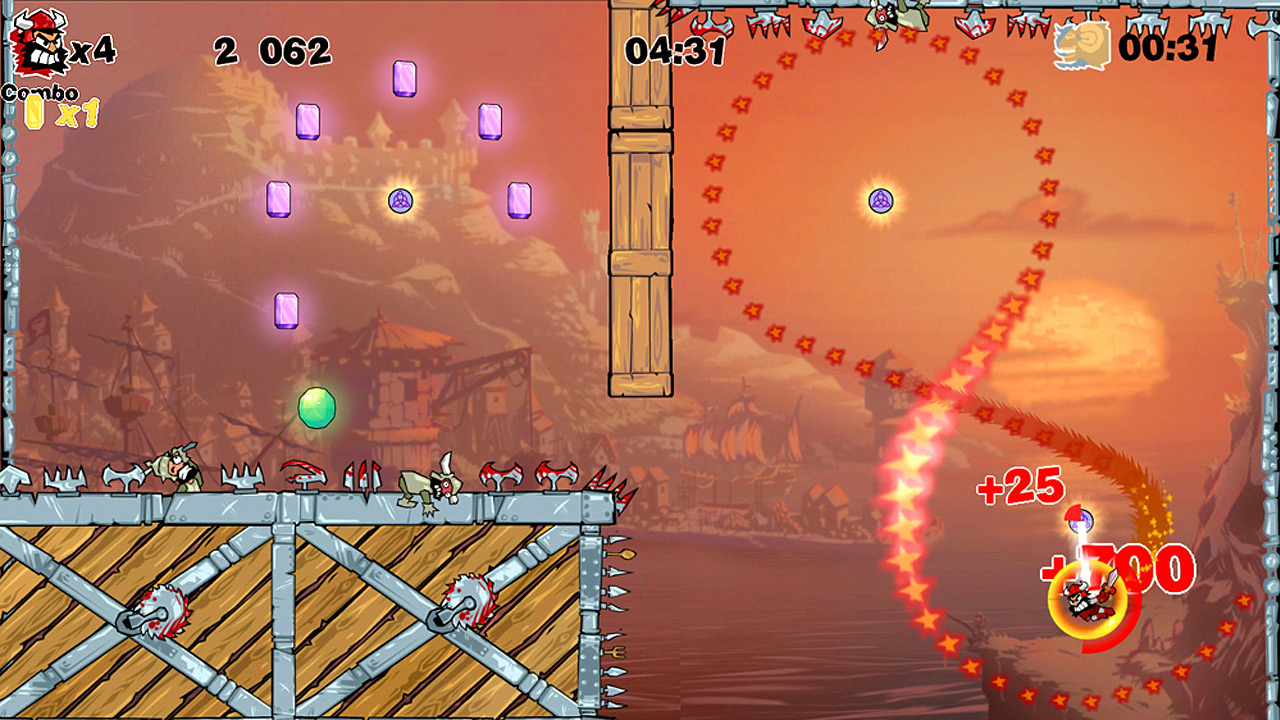Select the snail slow-motion timer icon

point(1081,46)
